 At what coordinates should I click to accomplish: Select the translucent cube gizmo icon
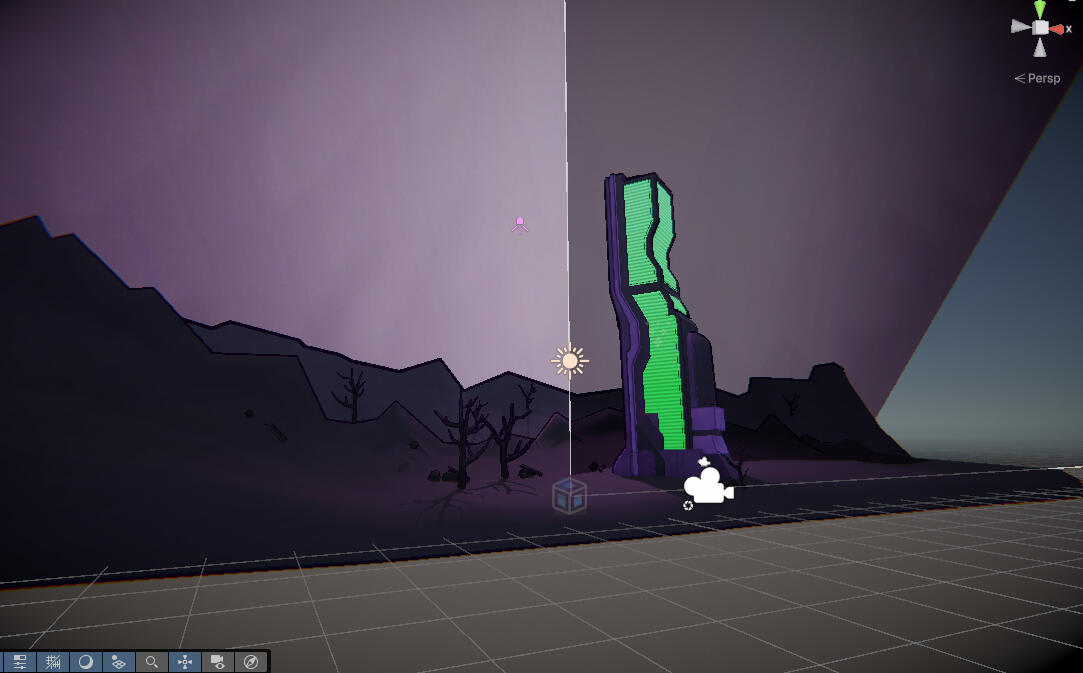coord(569,495)
